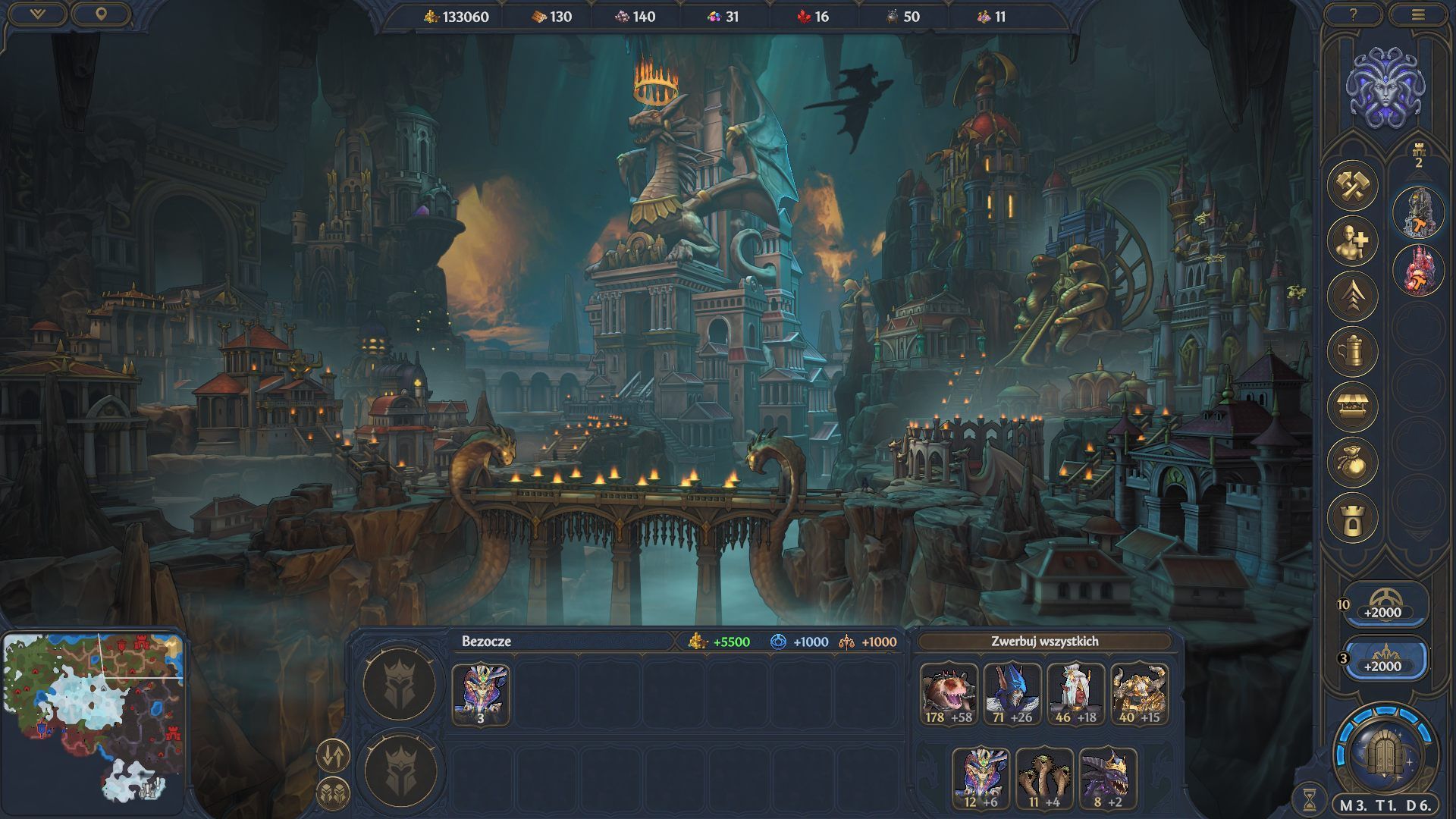Open the hammer build structures icon
The height and width of the screenshot is (819, 1456).
pos(1352,186)
